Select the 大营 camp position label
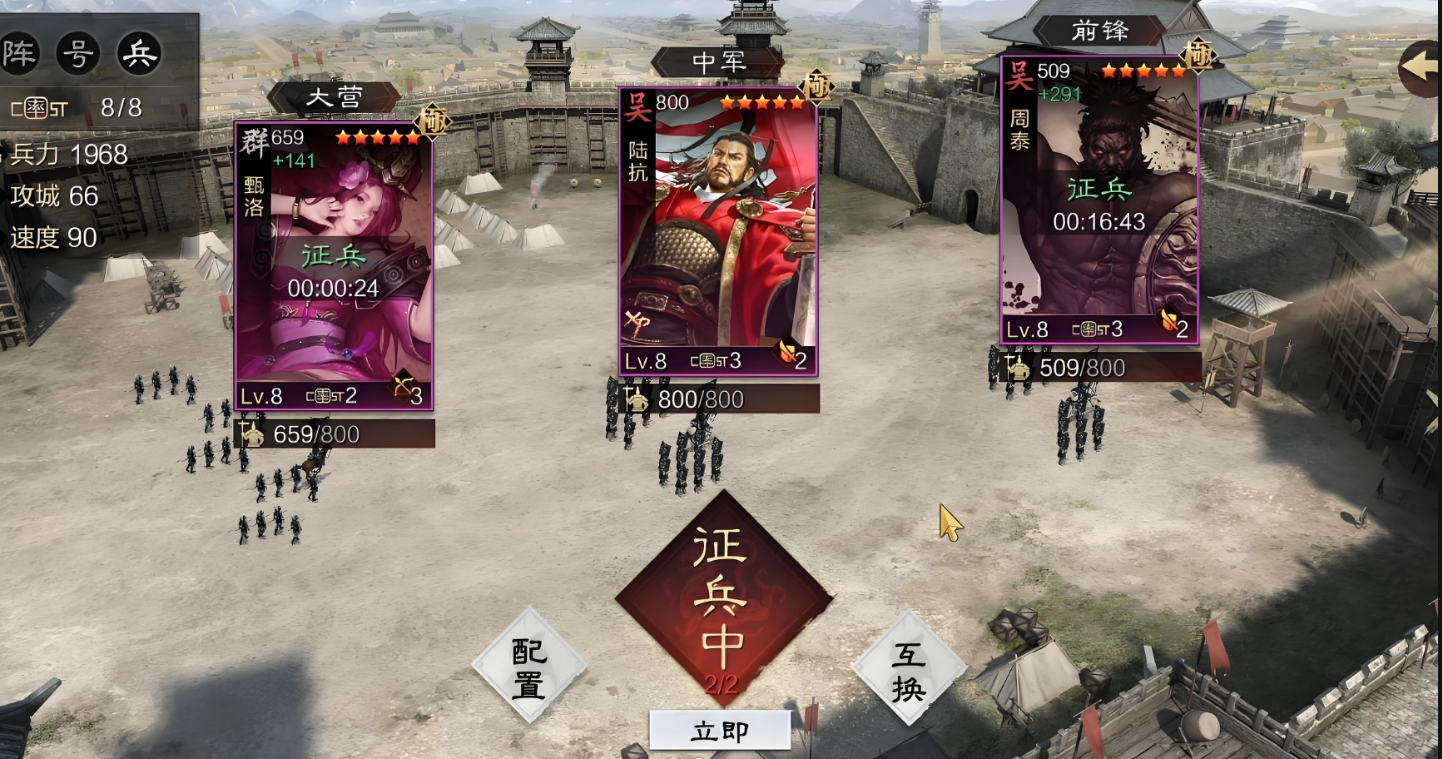Image resolution: width=1442 pixels, height=759 pixels. (x=333, y=98)
